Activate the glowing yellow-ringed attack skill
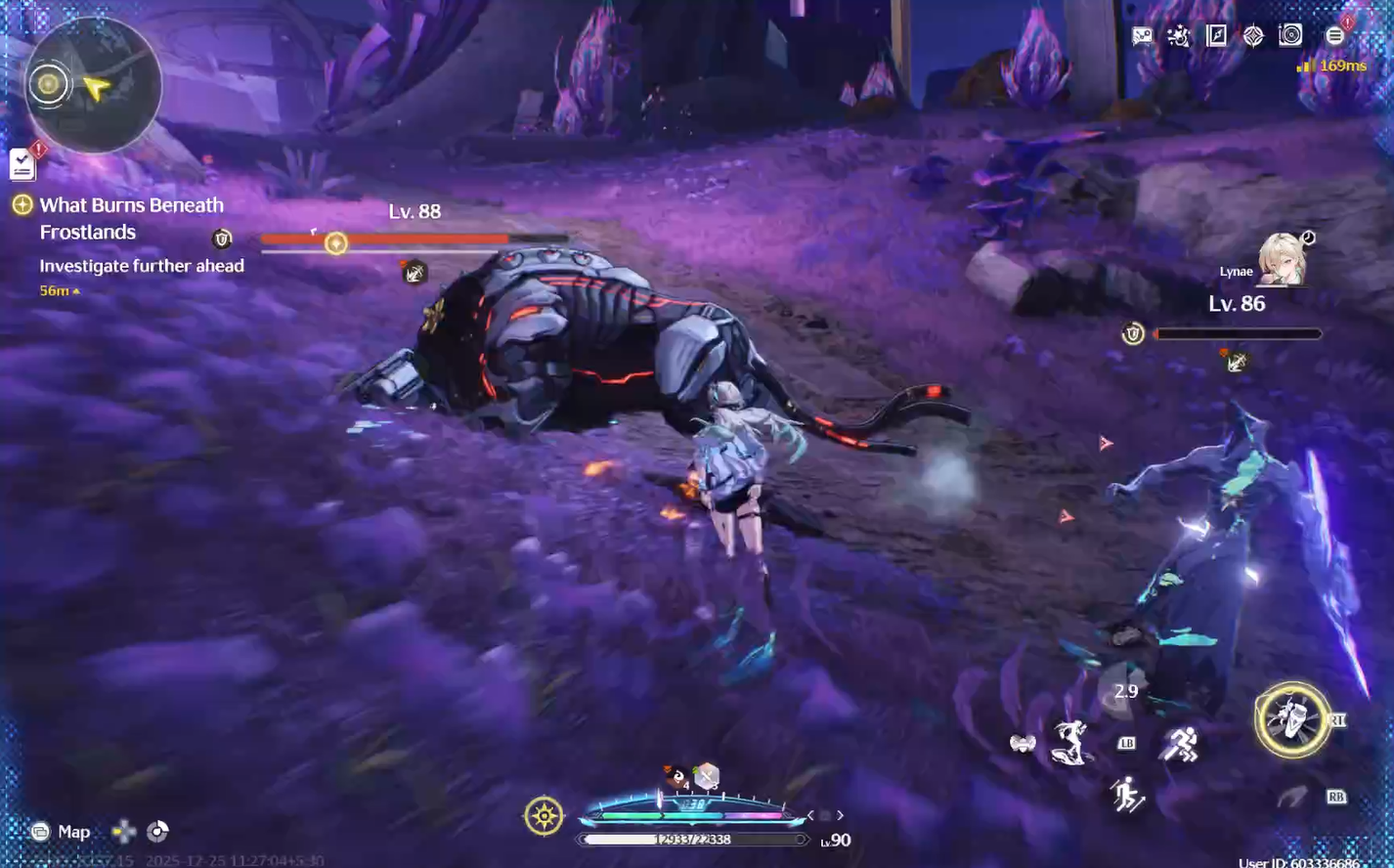This screenshot has width=1394, height=868. 1291,720
